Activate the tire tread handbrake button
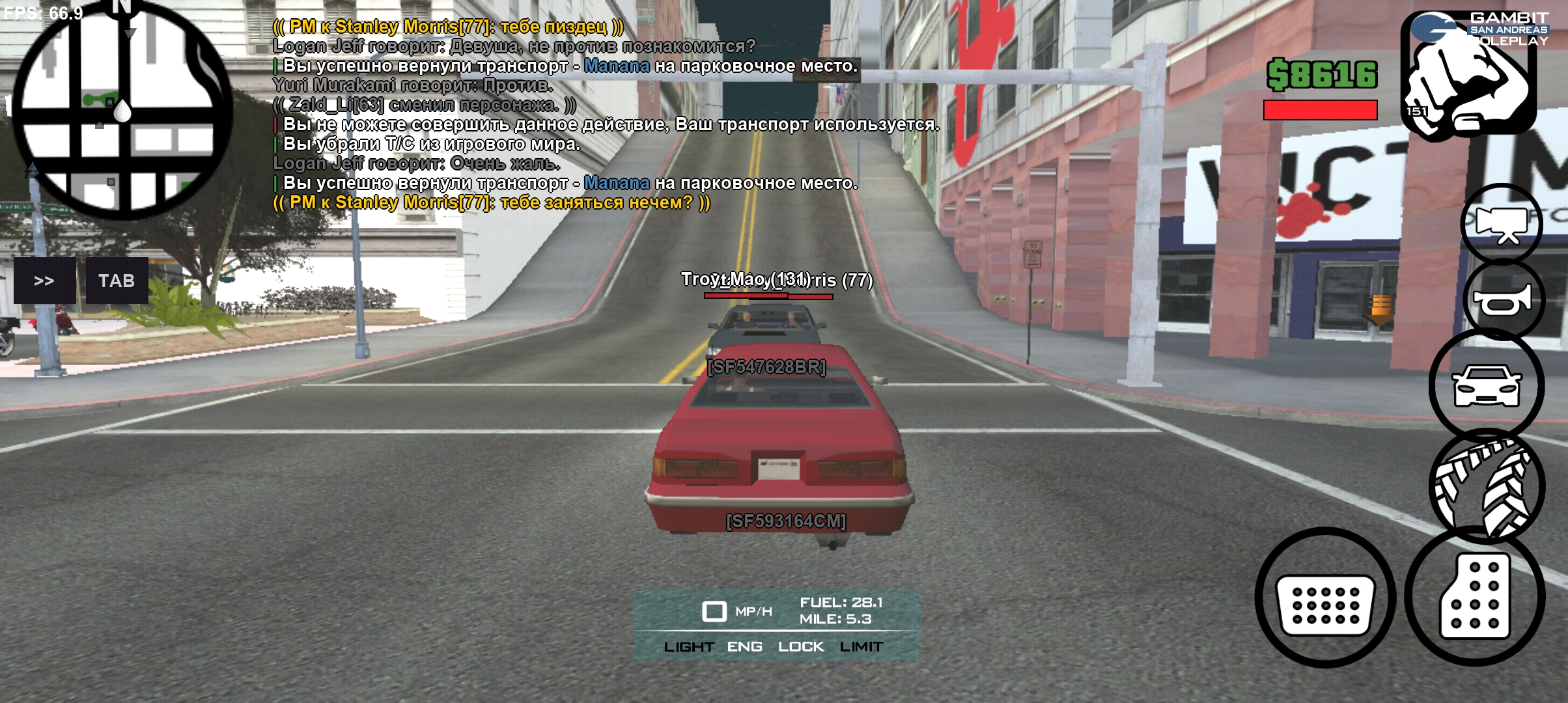Screen dimensions: 1568x703 coord(1487,486)
